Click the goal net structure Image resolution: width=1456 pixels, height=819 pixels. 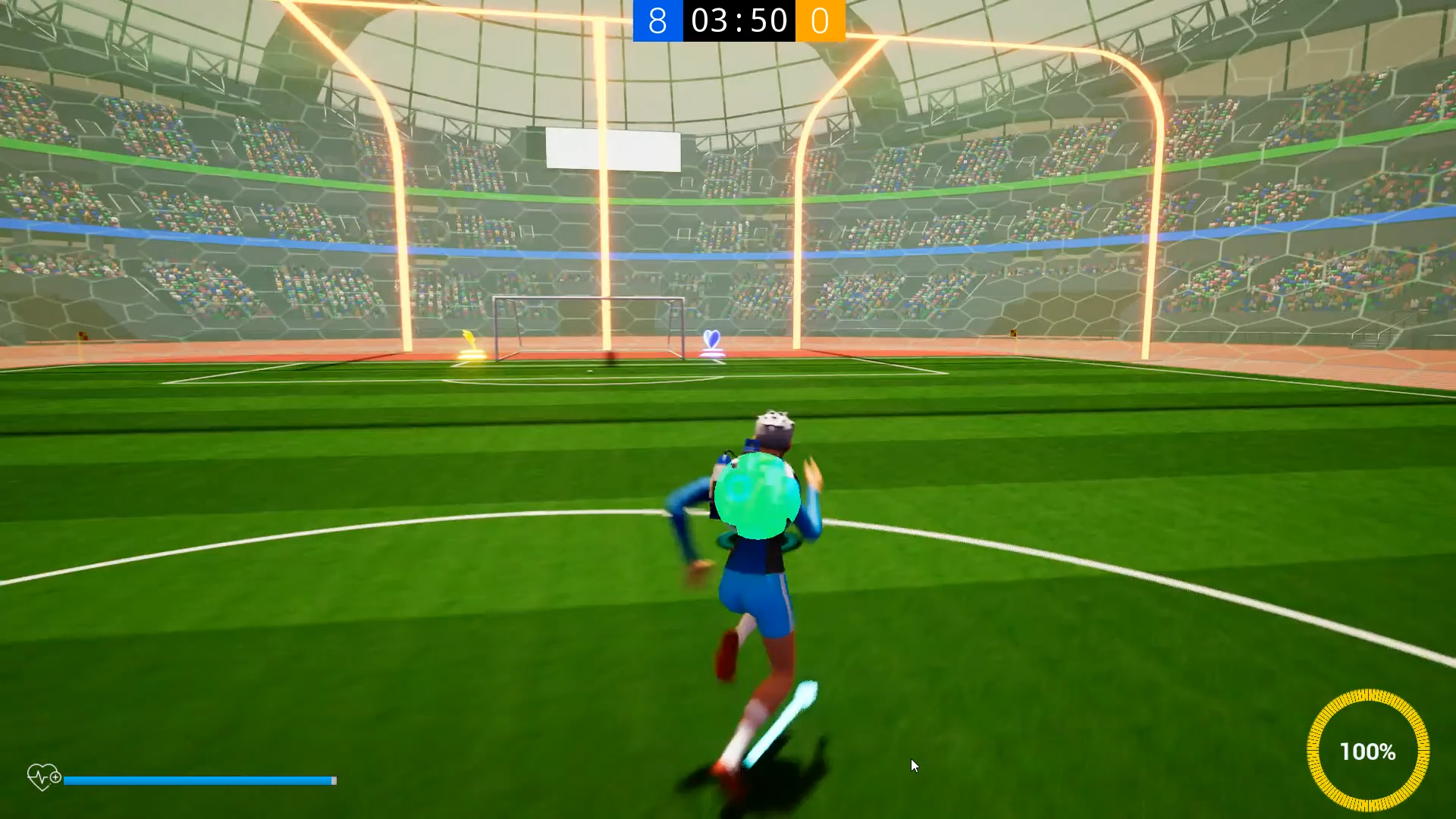coord(590,326)
